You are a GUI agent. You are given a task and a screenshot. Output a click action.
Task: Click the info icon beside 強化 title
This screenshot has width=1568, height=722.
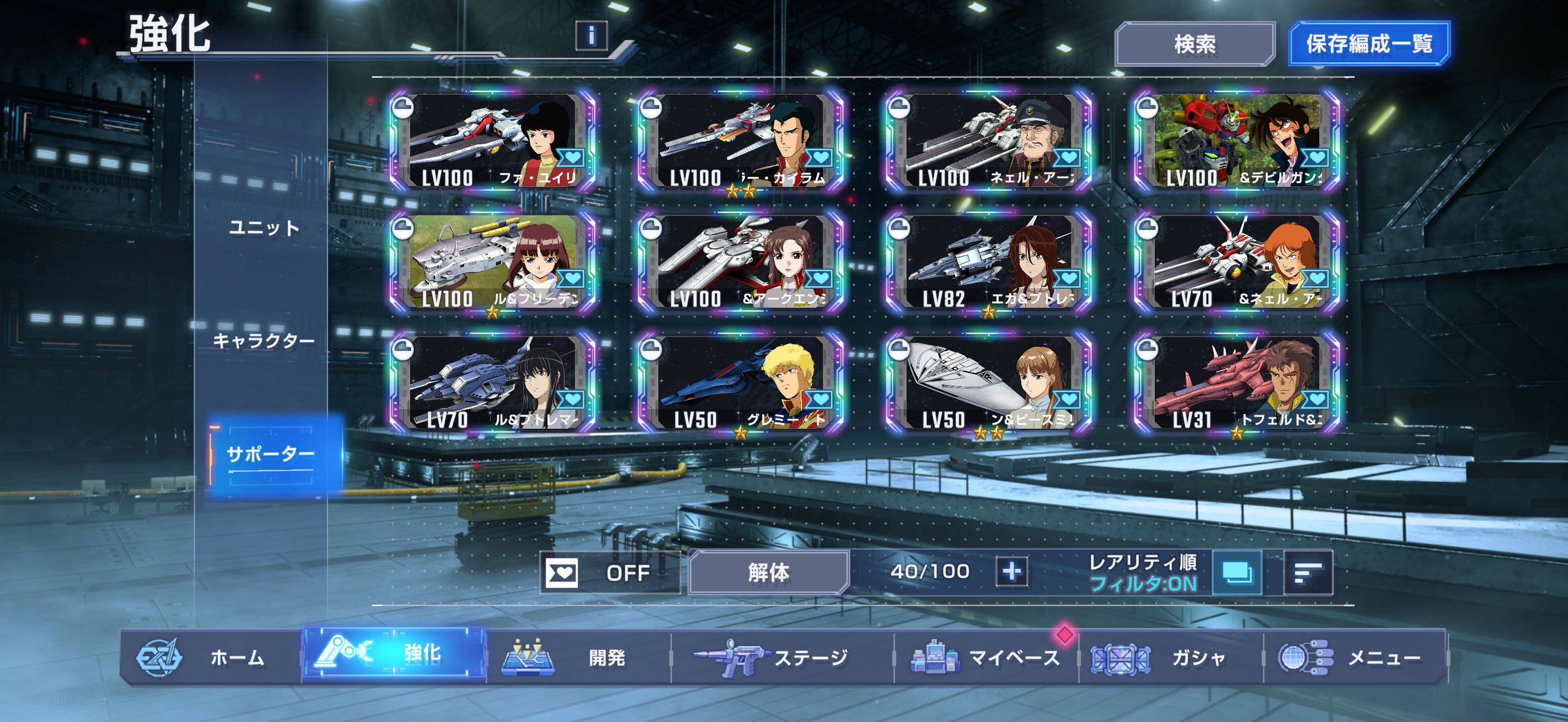[x=591, y=36]
